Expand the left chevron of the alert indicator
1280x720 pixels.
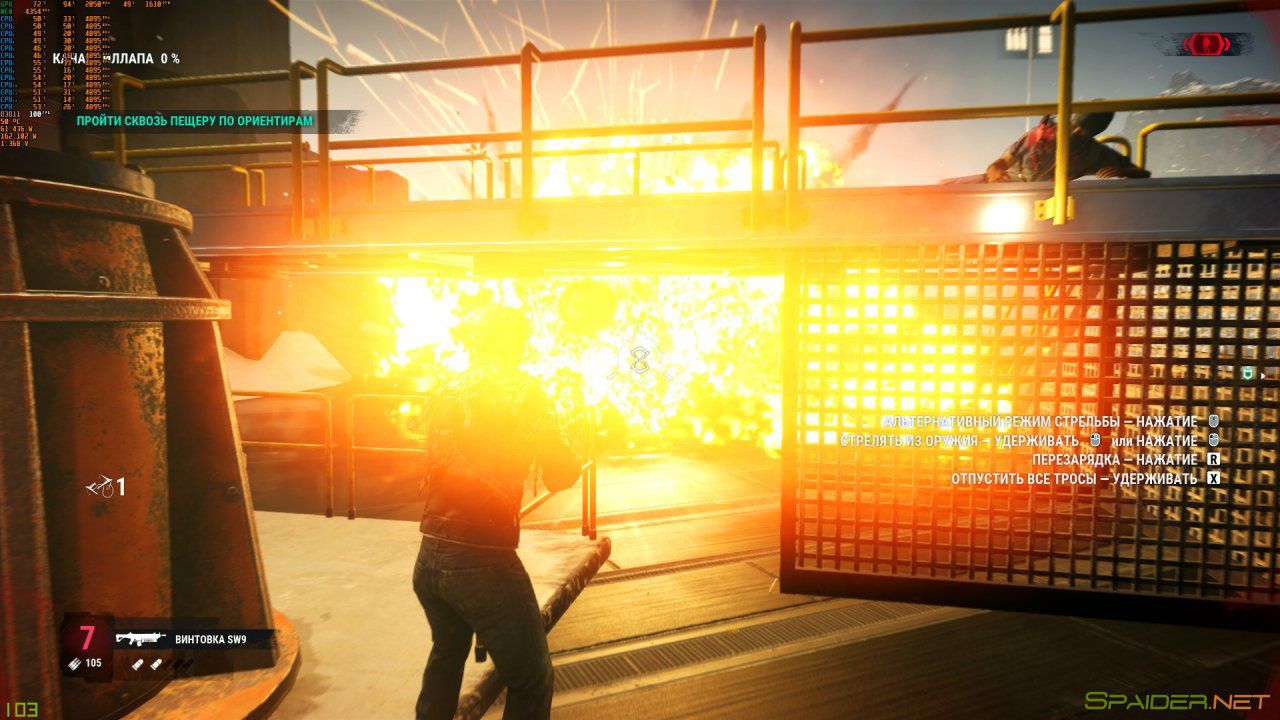click(1187, 44)
